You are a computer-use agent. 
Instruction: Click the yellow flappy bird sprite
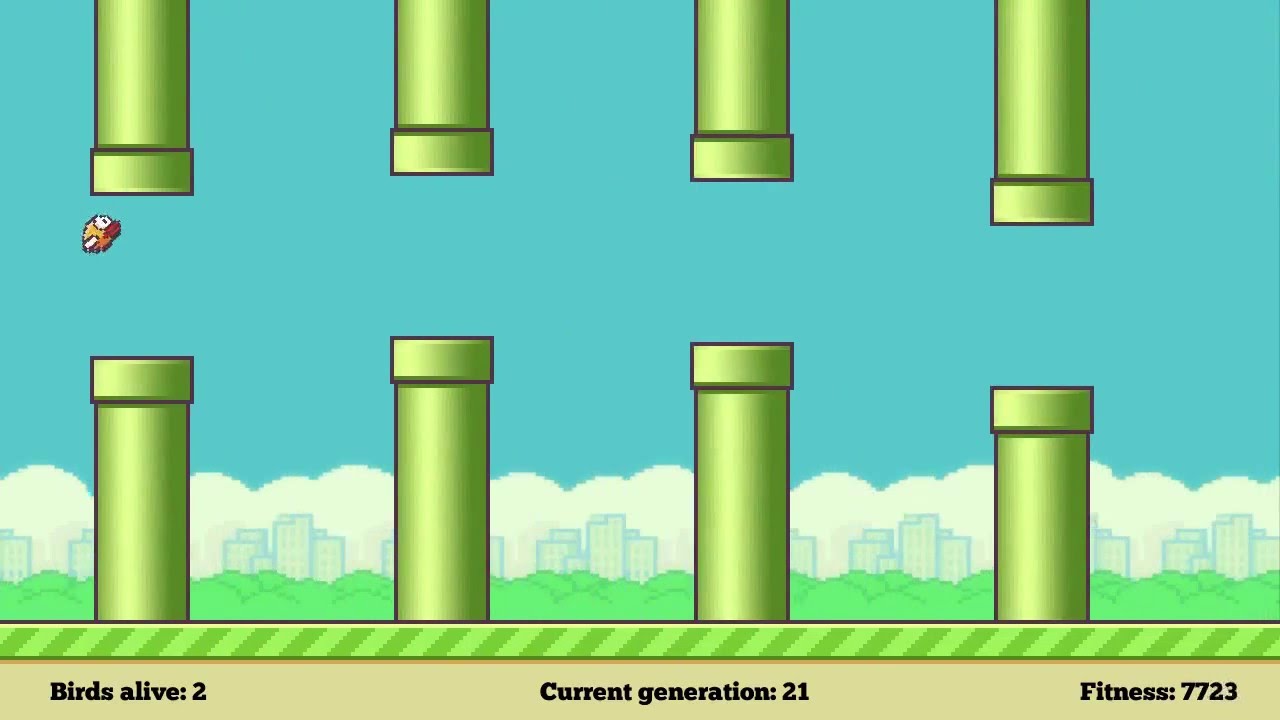100,234
